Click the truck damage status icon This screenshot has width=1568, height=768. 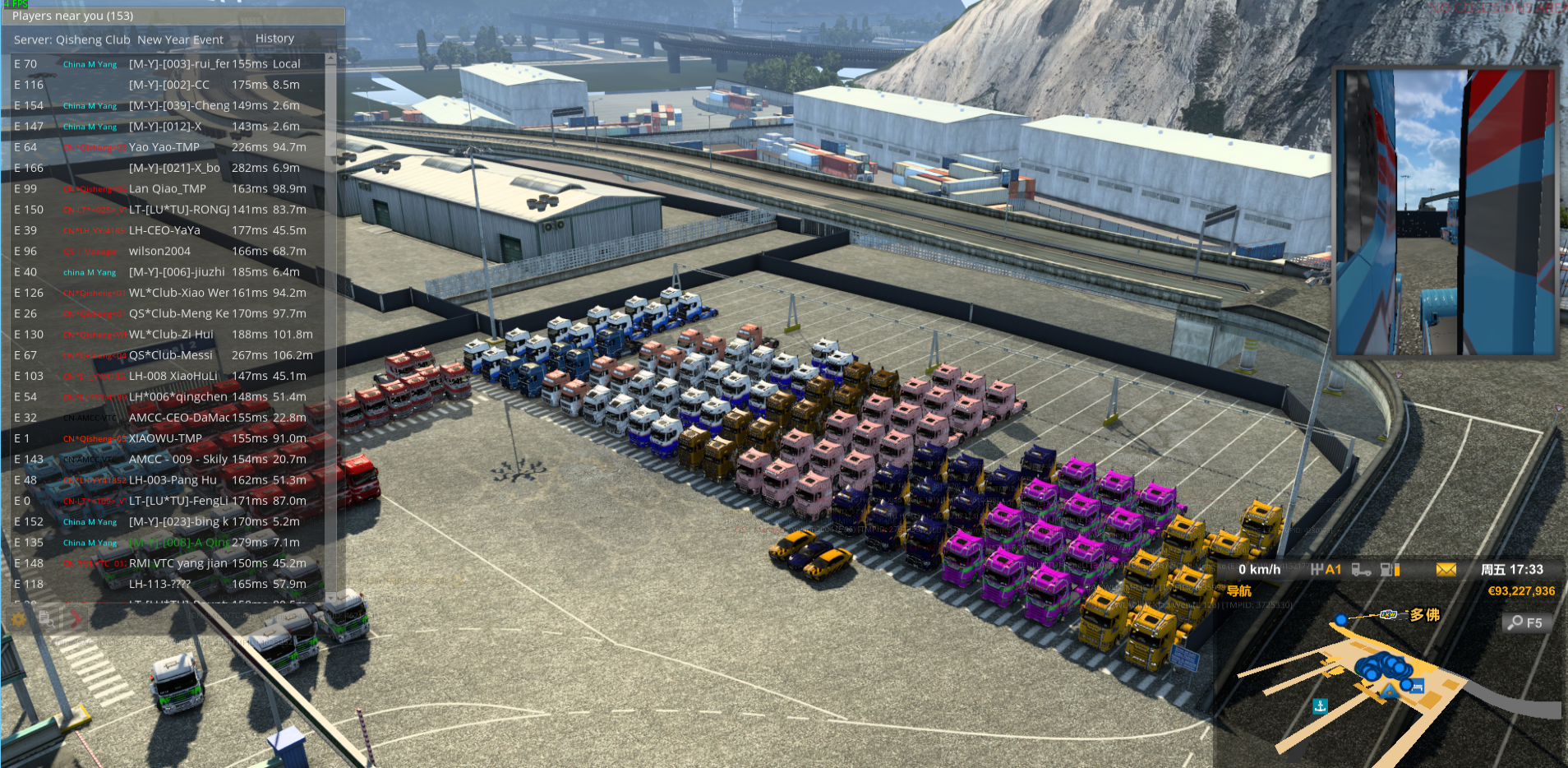click(x=1361, y=570)
